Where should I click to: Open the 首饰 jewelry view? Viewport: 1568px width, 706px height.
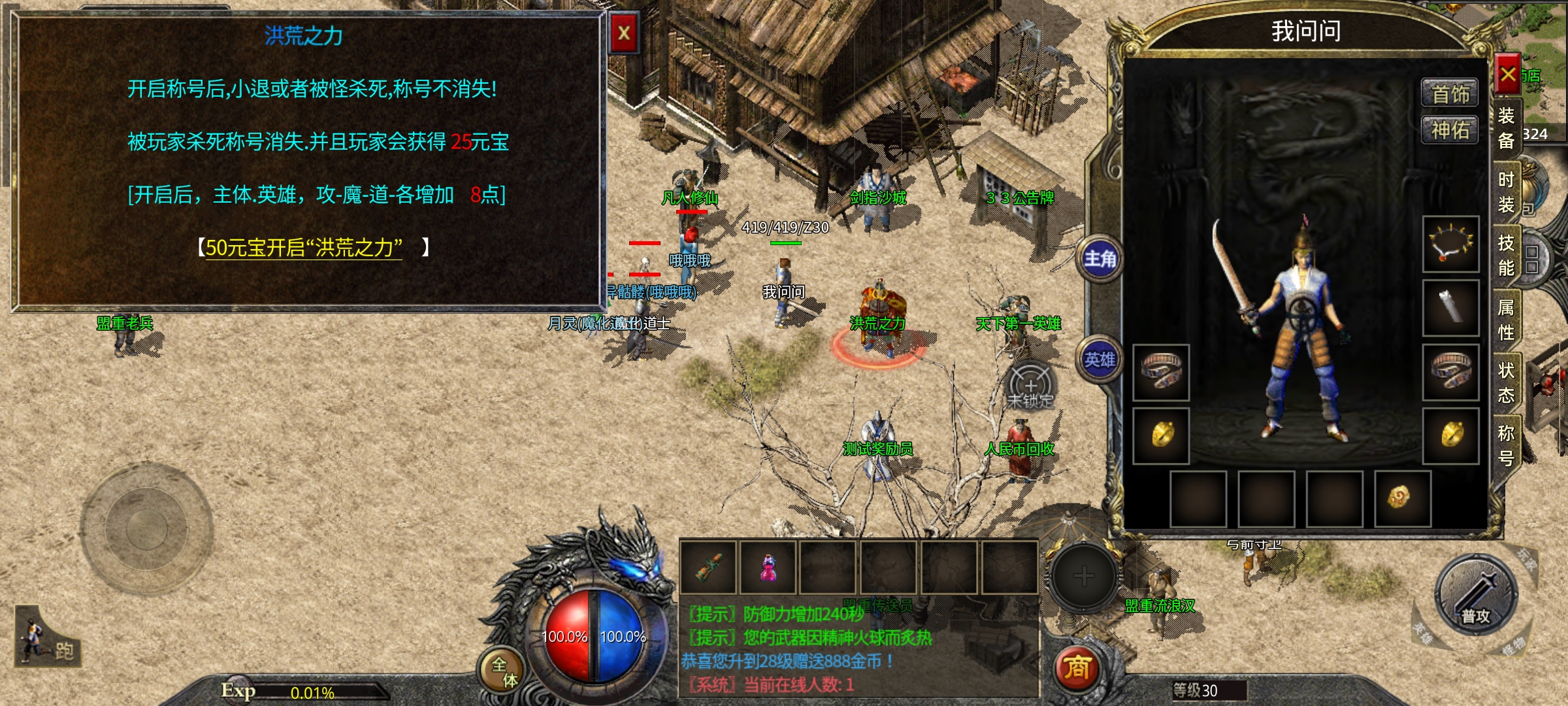coord(1450,94)
